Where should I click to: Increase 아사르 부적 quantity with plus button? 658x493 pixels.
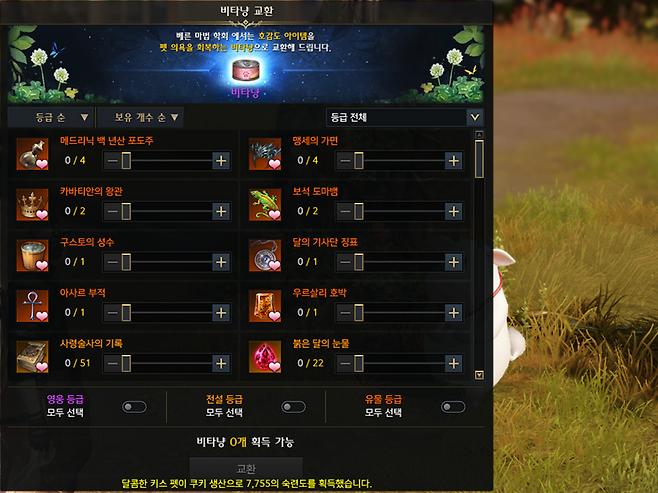(221, 313)
